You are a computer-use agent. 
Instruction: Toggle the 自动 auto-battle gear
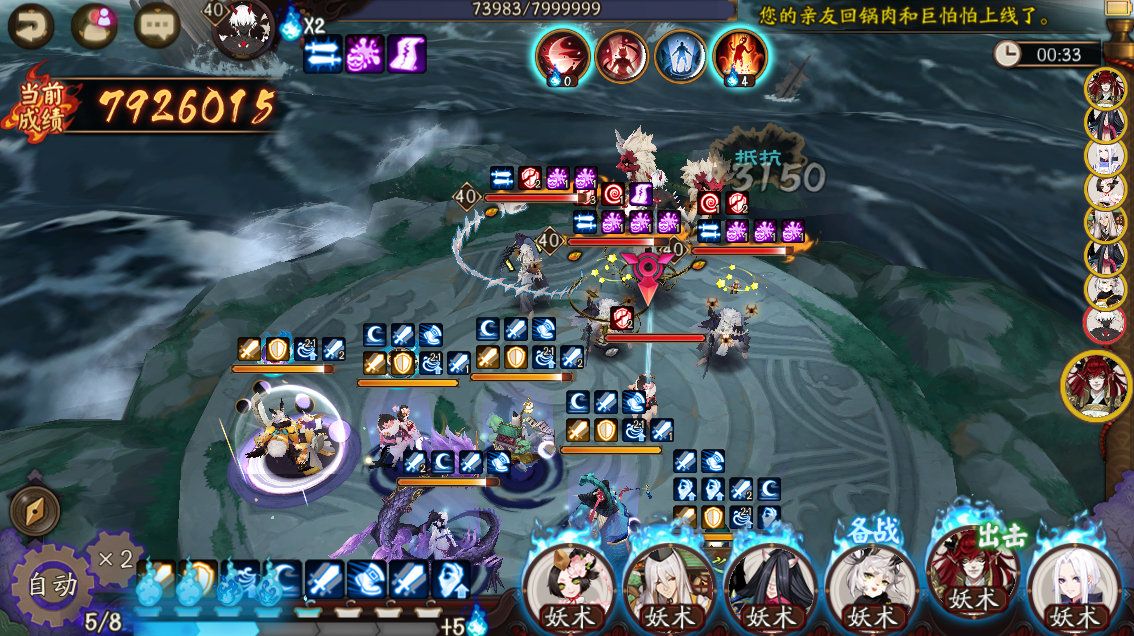click(50, 584)
